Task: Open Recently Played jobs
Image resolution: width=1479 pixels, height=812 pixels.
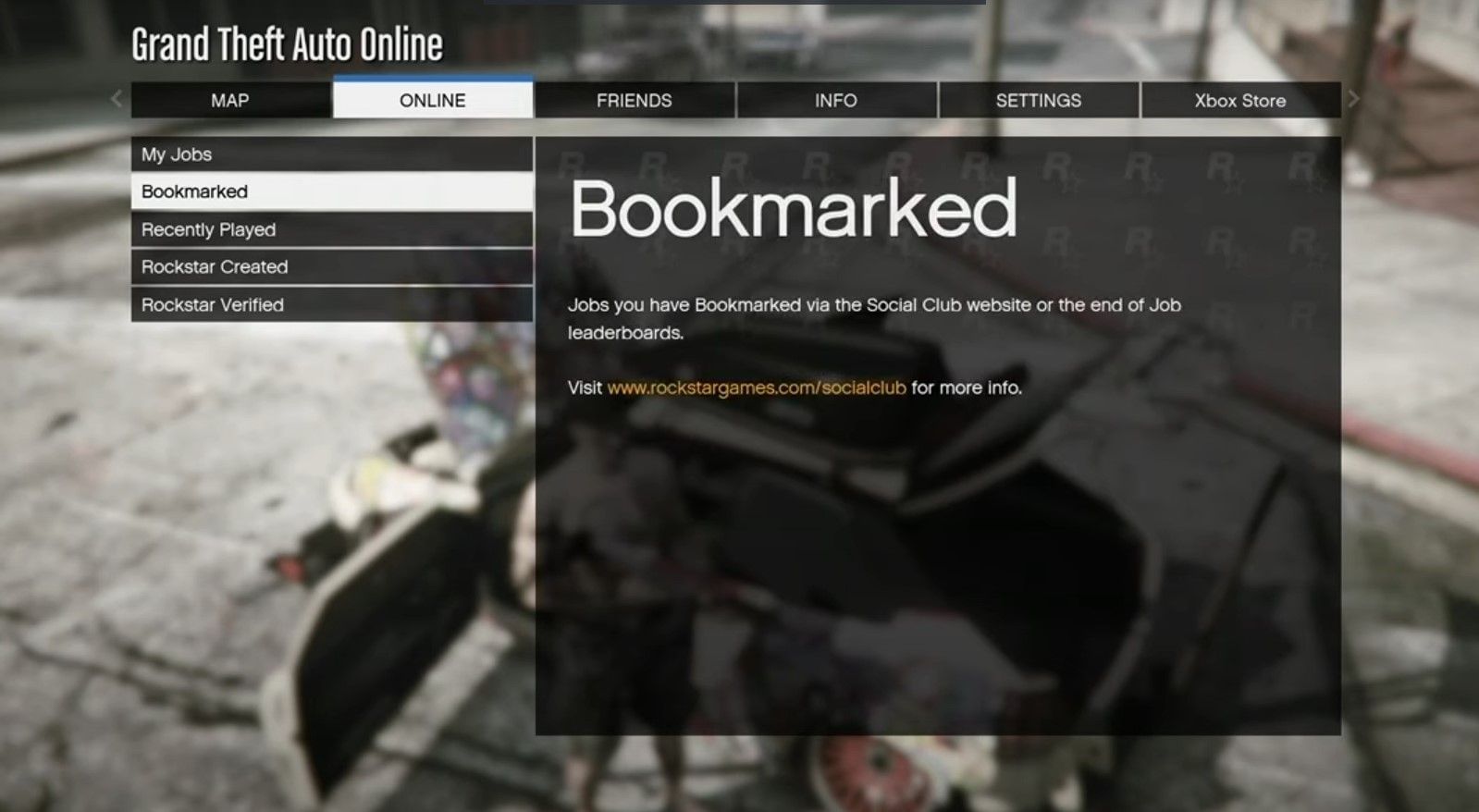Action: coord(330,229)
